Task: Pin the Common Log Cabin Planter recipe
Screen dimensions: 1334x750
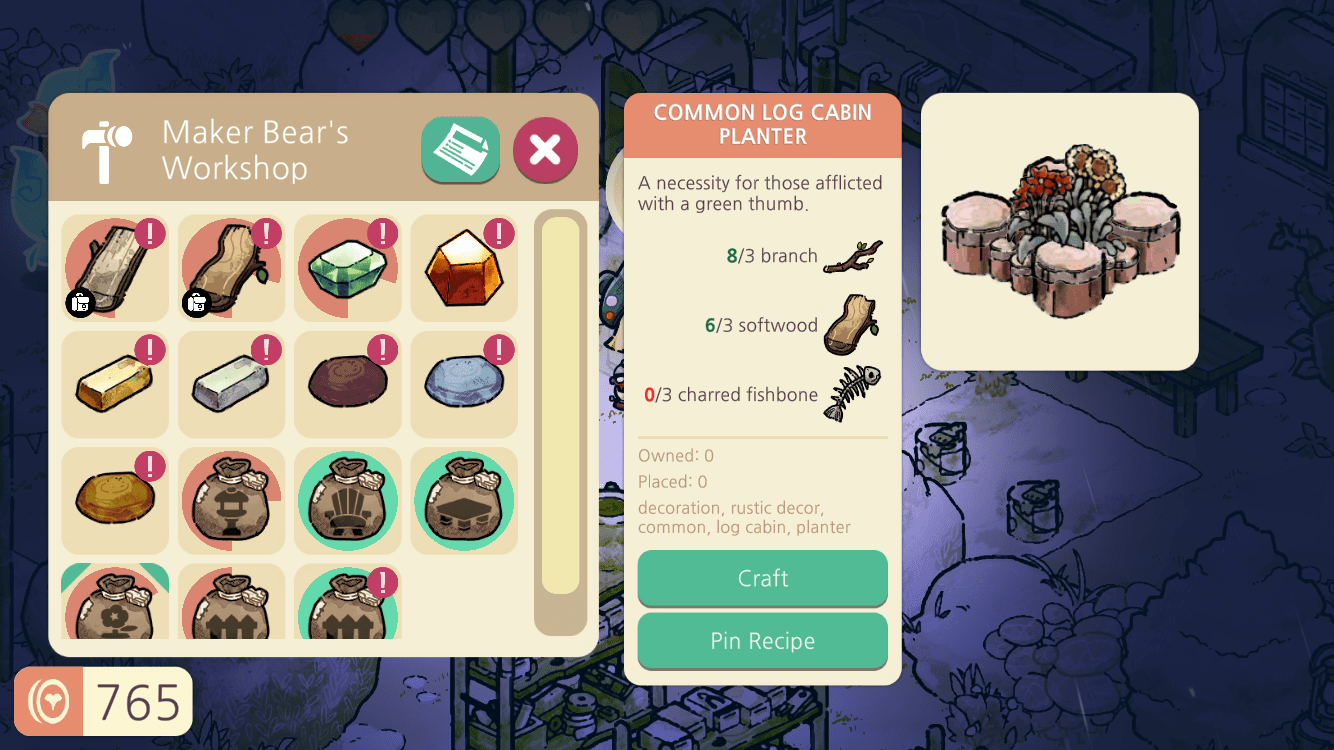Action: [x=762, y=641]
